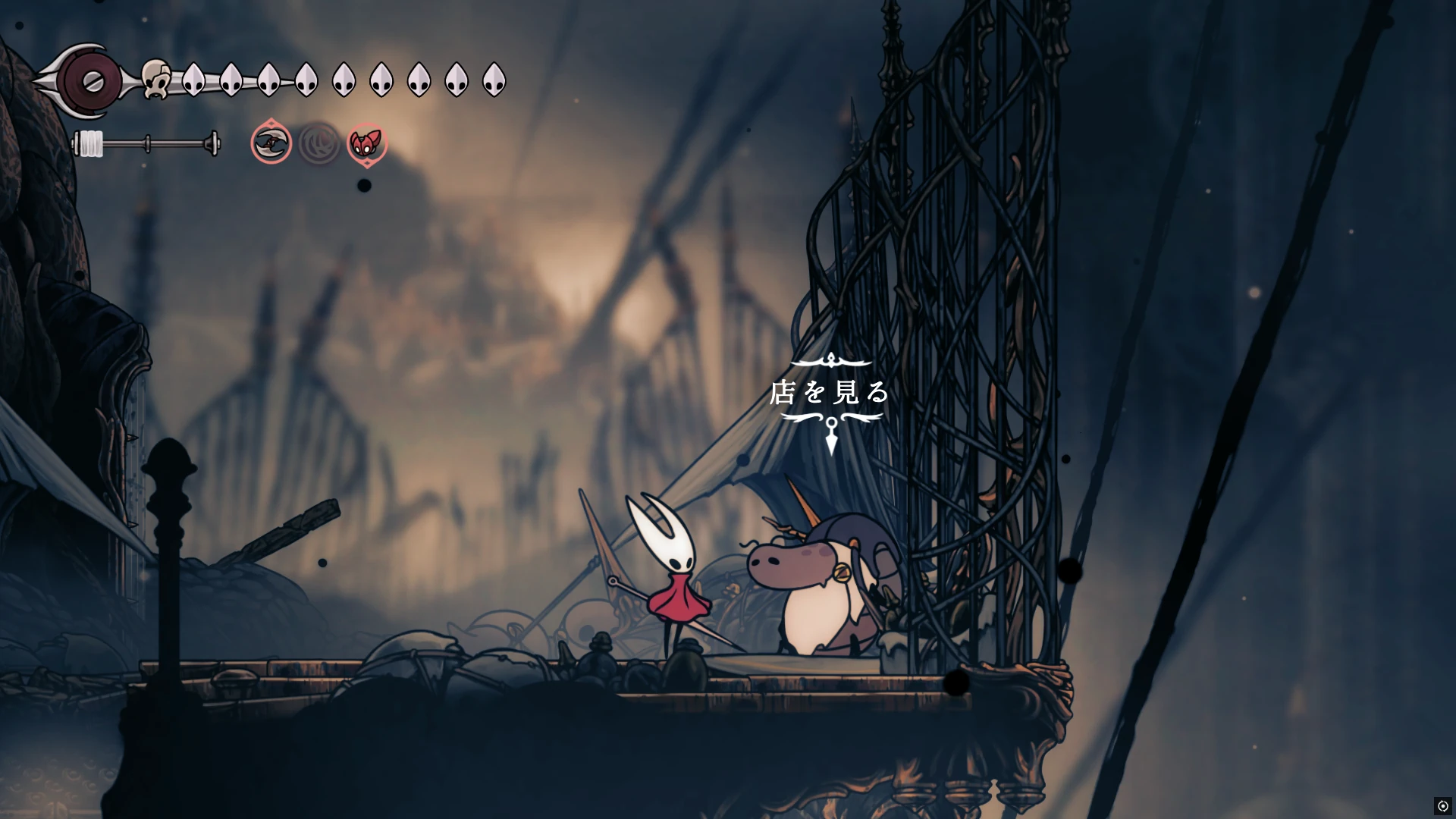Screen dimensions: 1456x819
Task: Select the 店を見る shop prompt
Action: pyautogui.click(x=830, y=392)
